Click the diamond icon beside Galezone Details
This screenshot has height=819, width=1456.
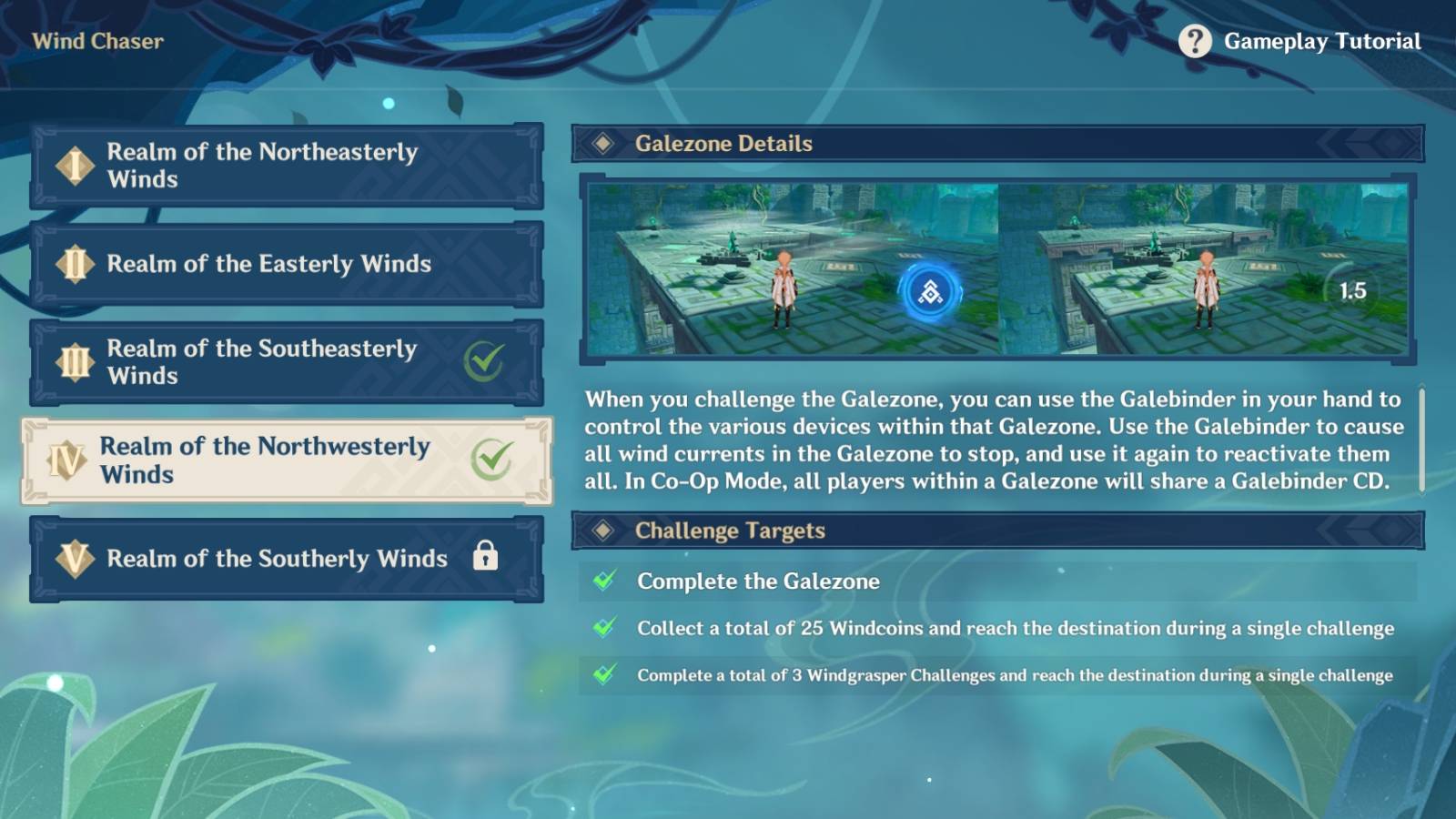(x=602, y=143)
